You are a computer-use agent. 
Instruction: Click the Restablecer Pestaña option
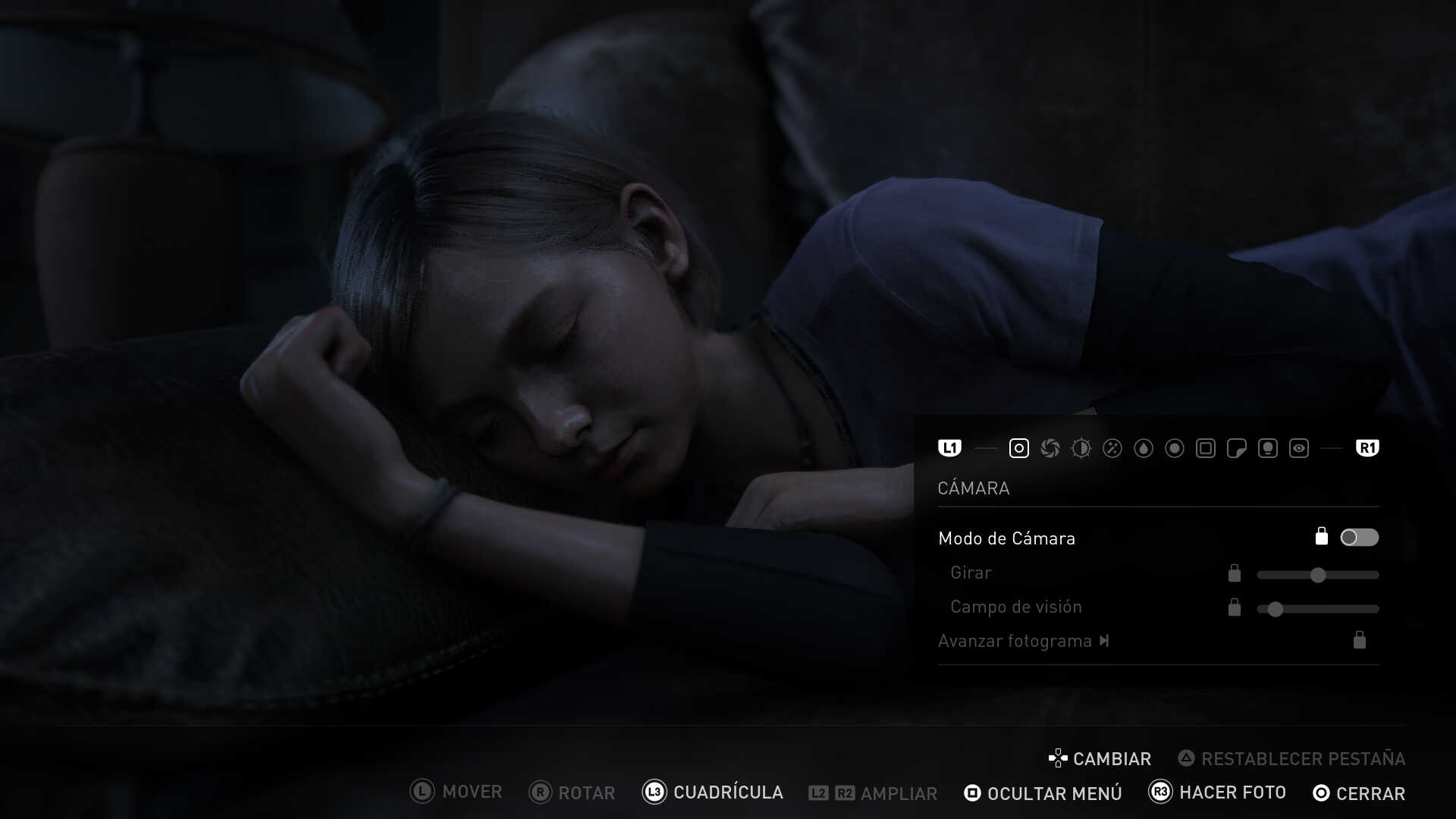[x=1291, y=758]
